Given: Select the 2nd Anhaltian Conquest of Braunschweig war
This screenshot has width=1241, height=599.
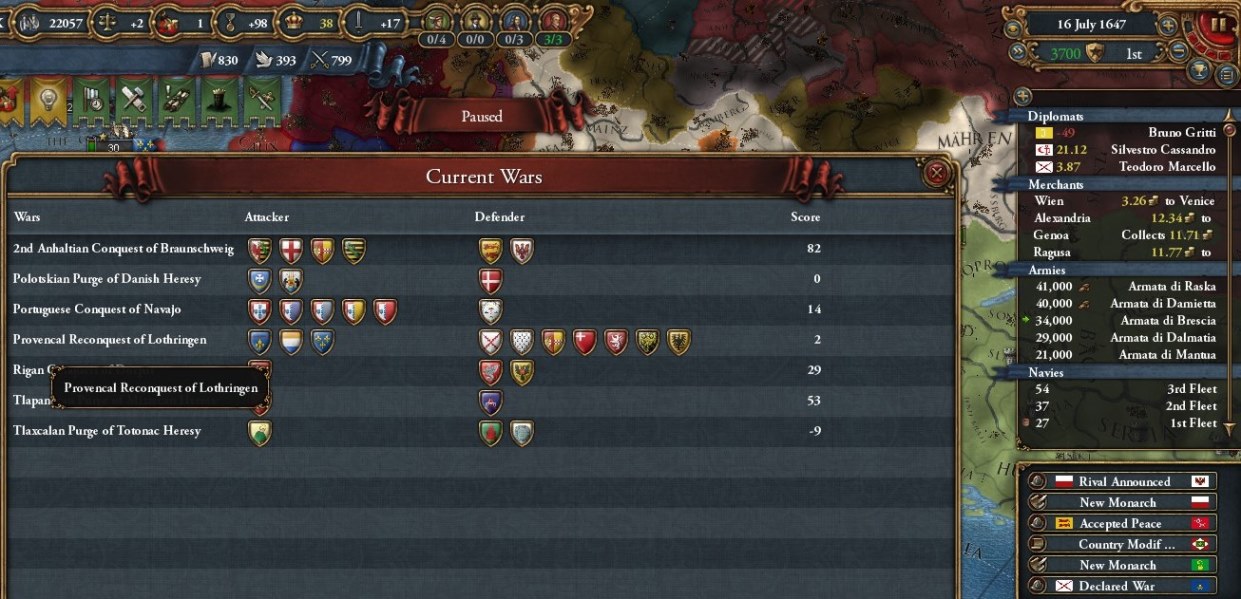Looking at the screenshot, I should [123, 249].
